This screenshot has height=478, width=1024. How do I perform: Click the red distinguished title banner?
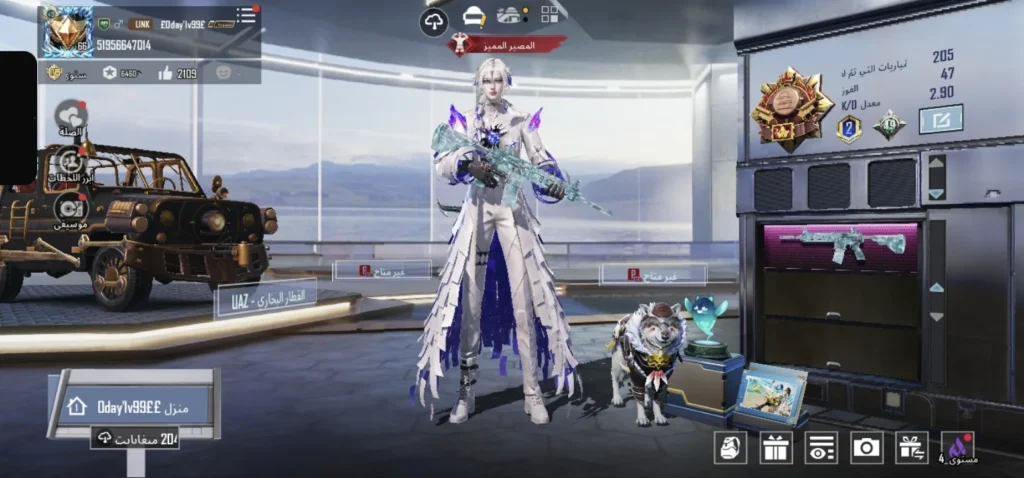[x=507, y=45]
